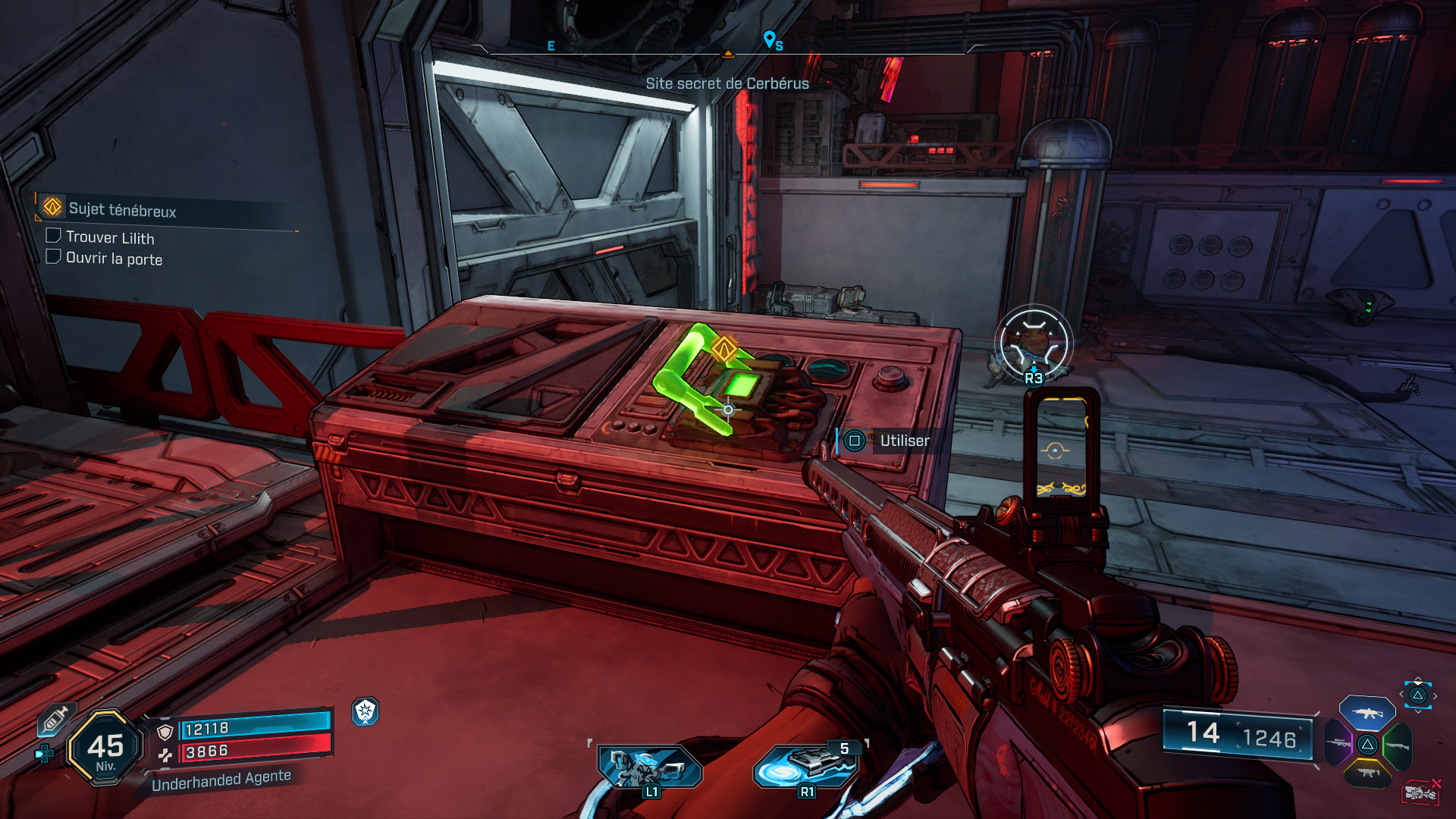Choose the yellow submachine gun weapon slot

point(1367,773)
